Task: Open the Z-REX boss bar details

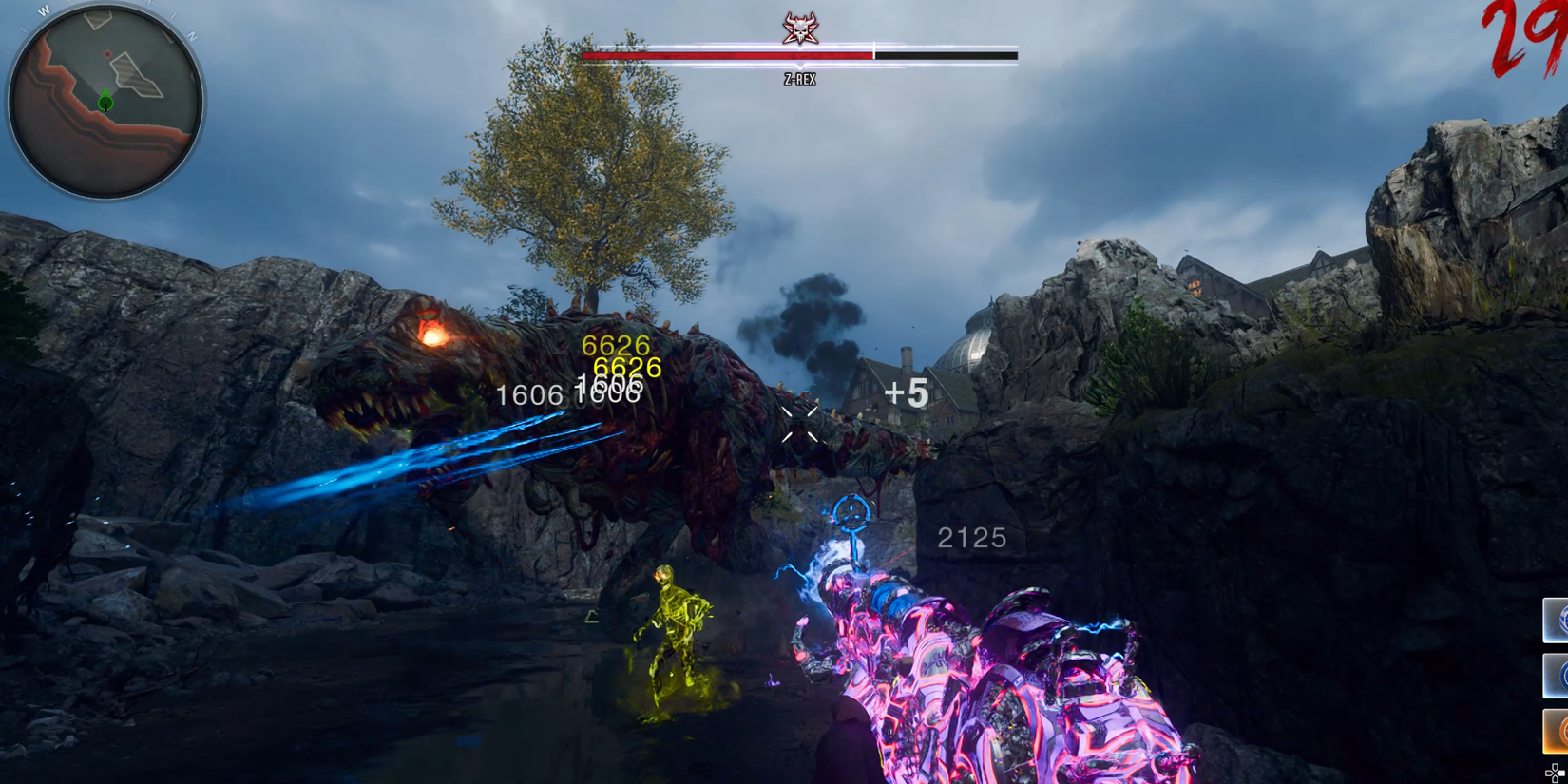Action: pyautogui.click(x=798, y=57)
